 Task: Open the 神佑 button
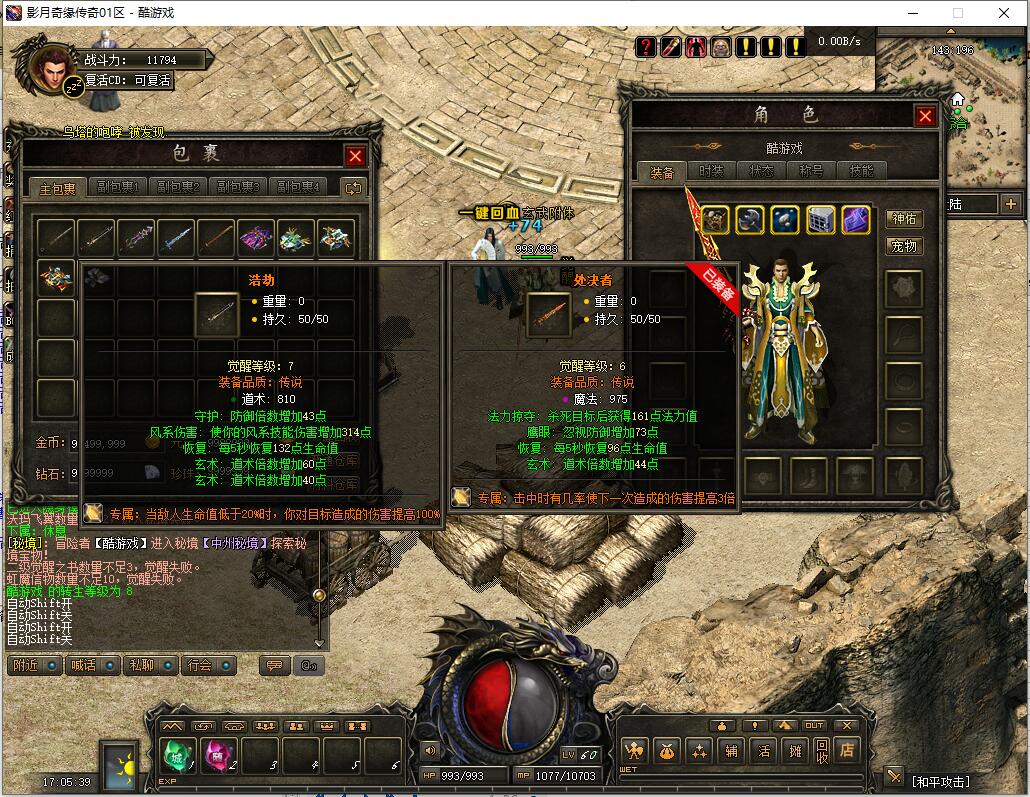point(904,219)
